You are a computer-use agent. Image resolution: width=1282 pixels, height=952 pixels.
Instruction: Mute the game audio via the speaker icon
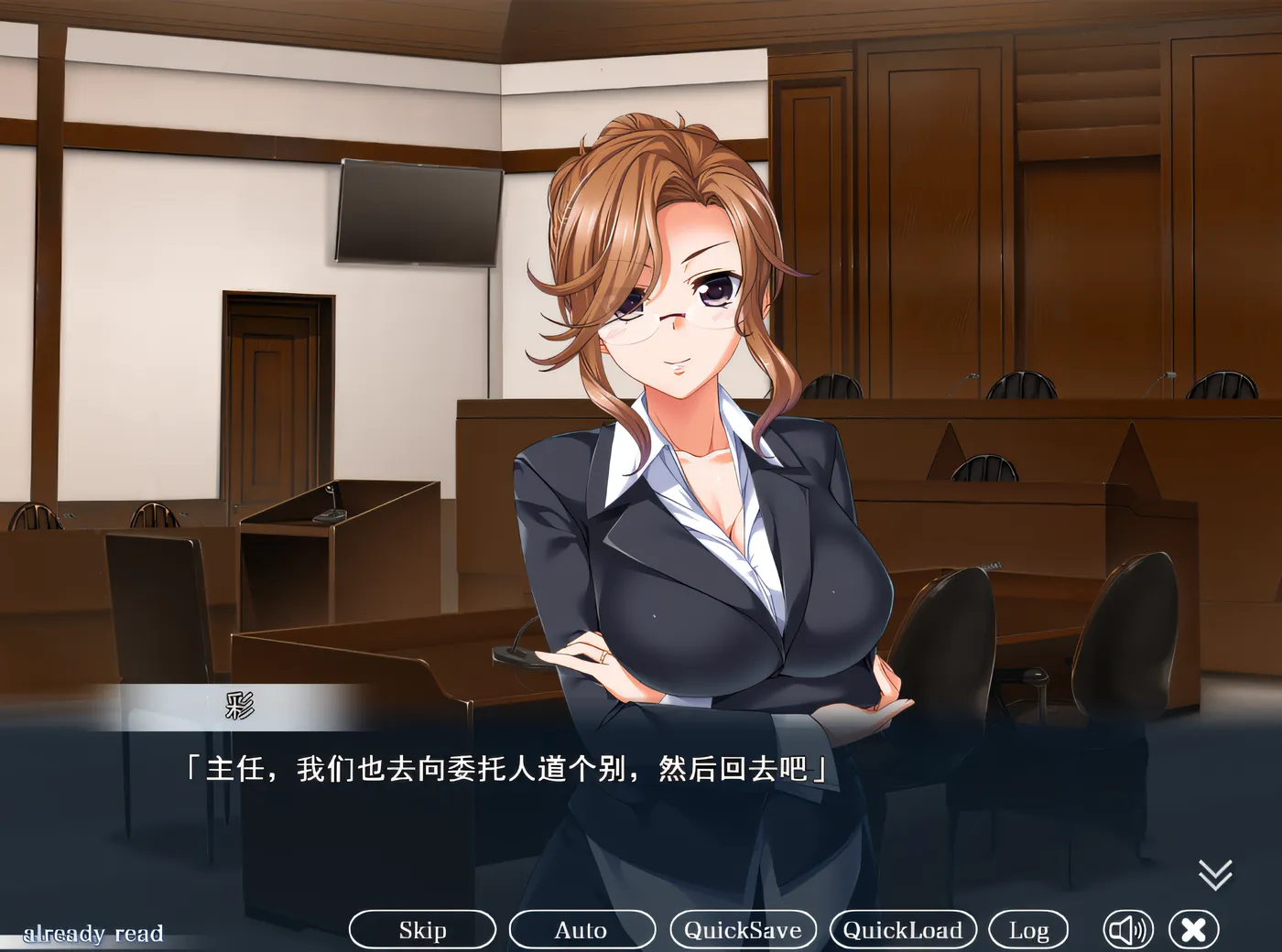click(1129, 929)
